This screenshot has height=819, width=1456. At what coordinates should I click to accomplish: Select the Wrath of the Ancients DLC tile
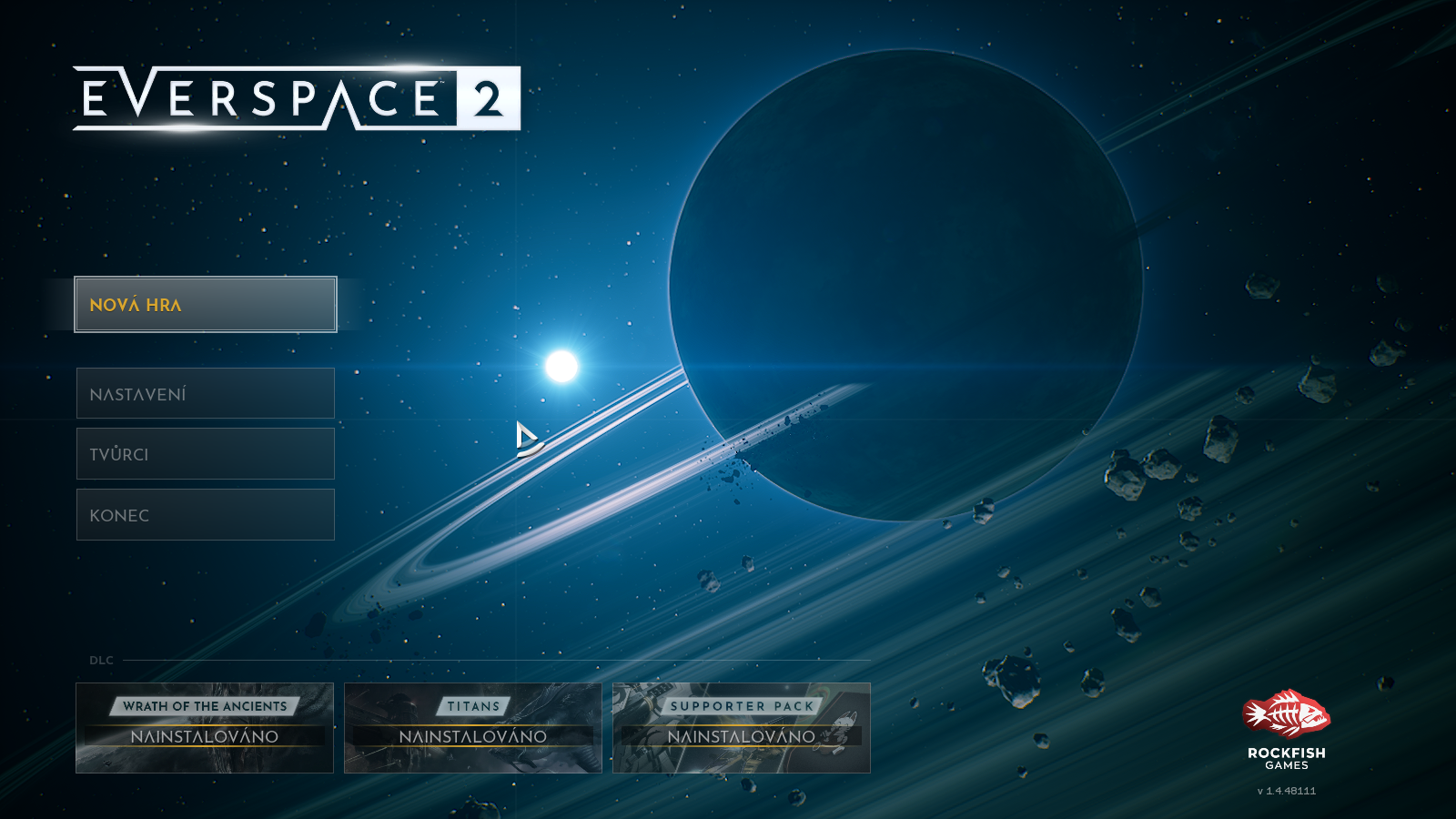205,728
